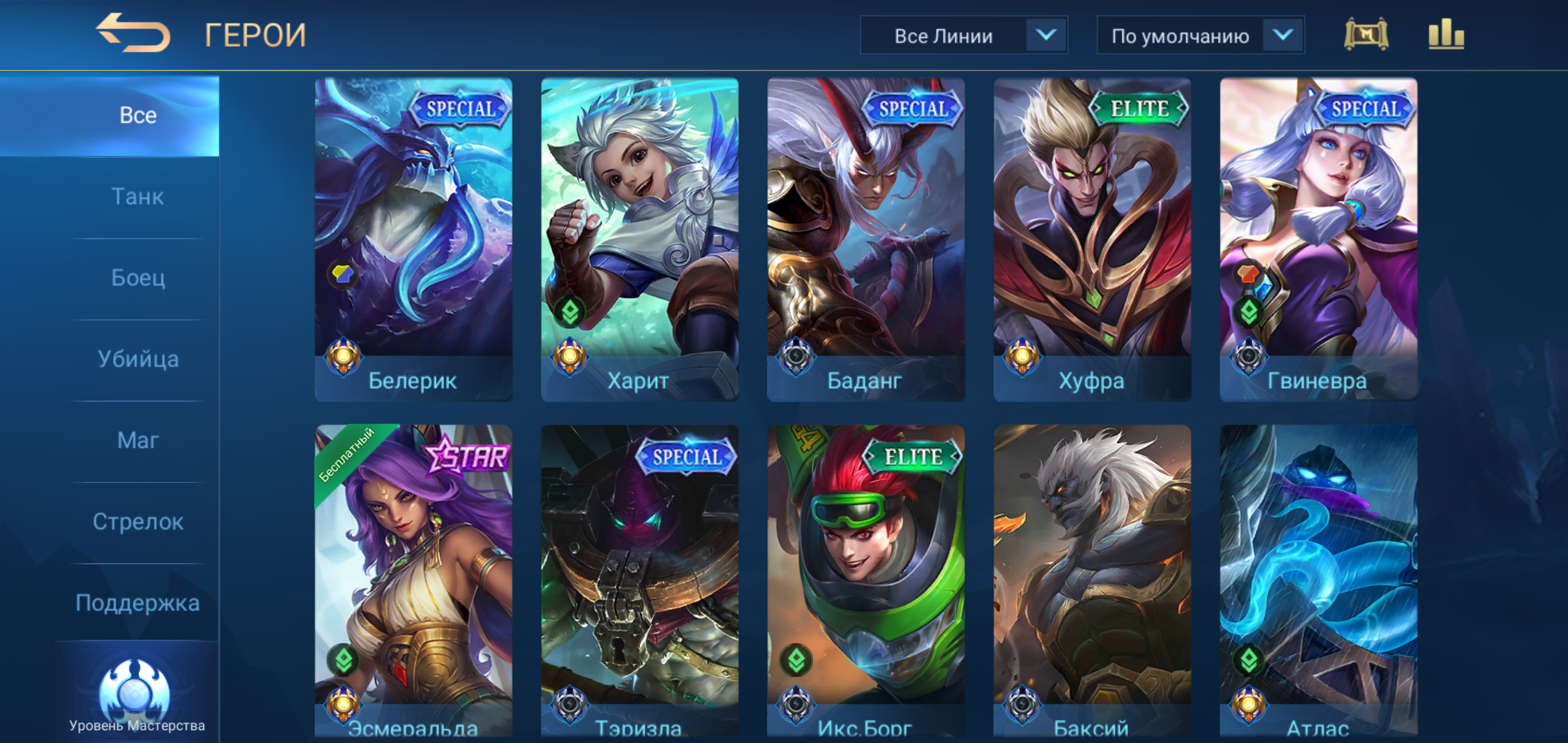1568x743 pixels.
Task: Open the Баданг hero card
Action: (x=865, y=239)
